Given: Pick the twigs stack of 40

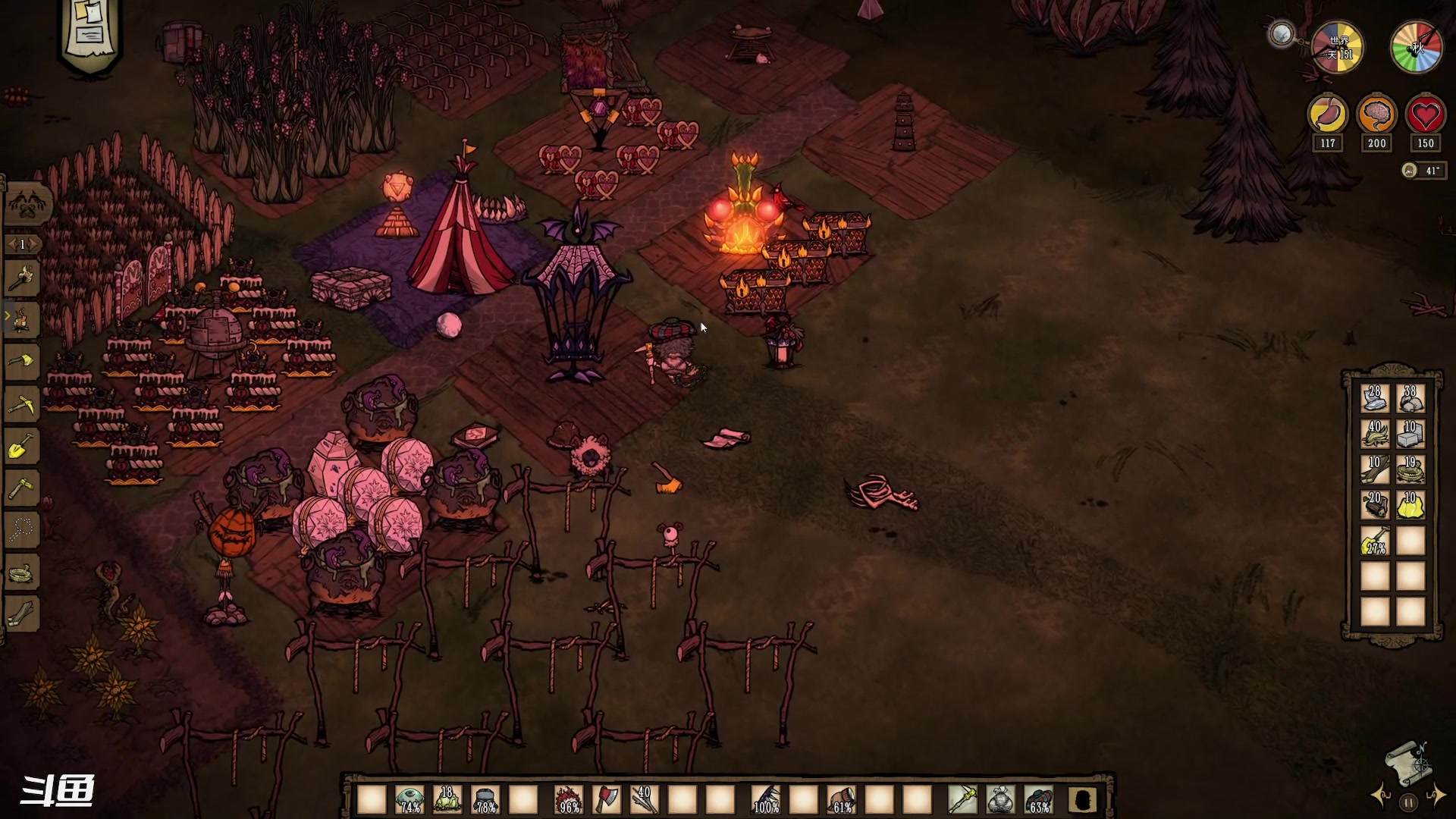Looking at the screenshot, I should 645,799.
